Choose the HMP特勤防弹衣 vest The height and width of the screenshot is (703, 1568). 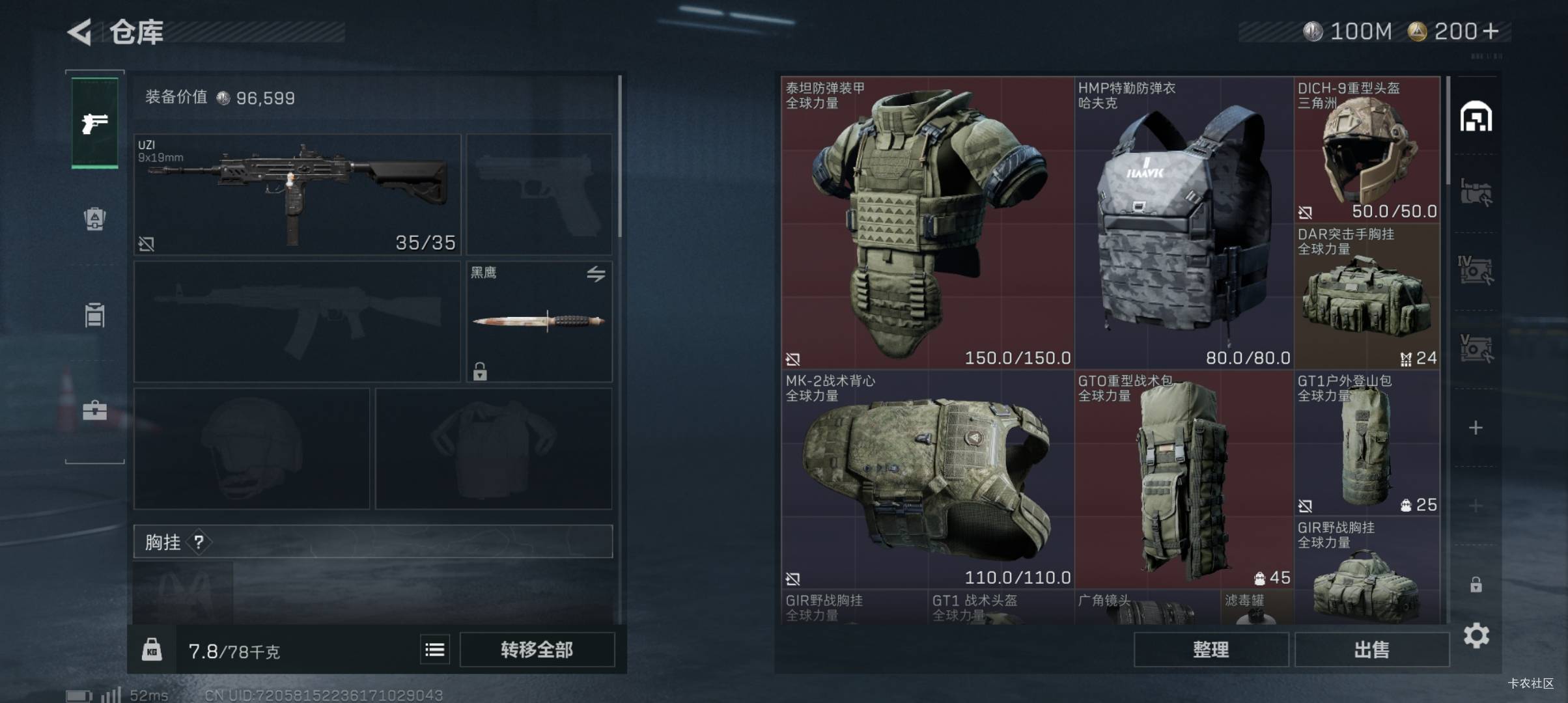(1183, 223)
